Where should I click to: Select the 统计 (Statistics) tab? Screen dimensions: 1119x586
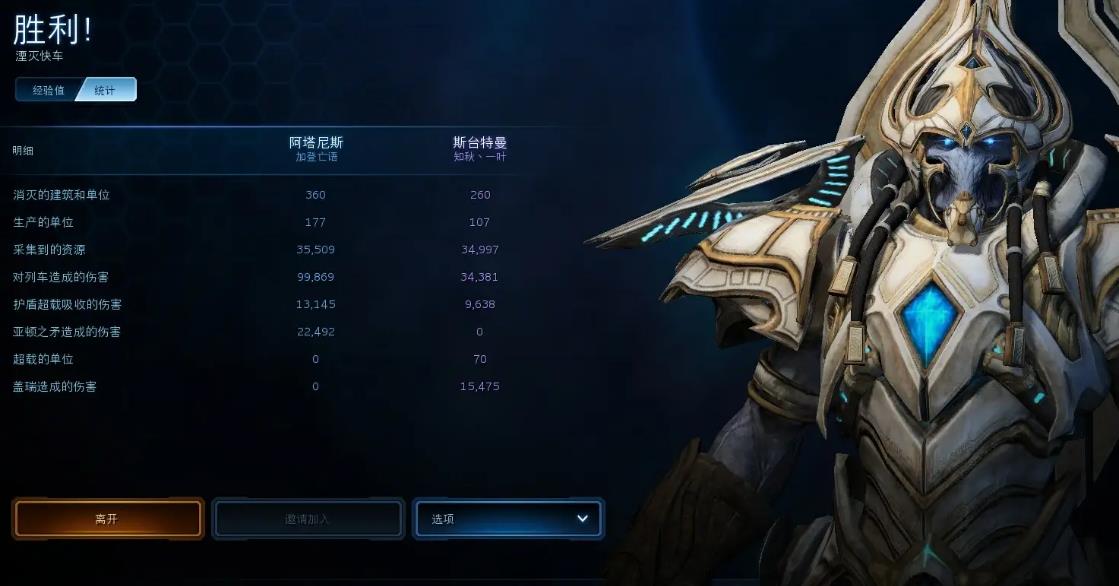[106, 90]
